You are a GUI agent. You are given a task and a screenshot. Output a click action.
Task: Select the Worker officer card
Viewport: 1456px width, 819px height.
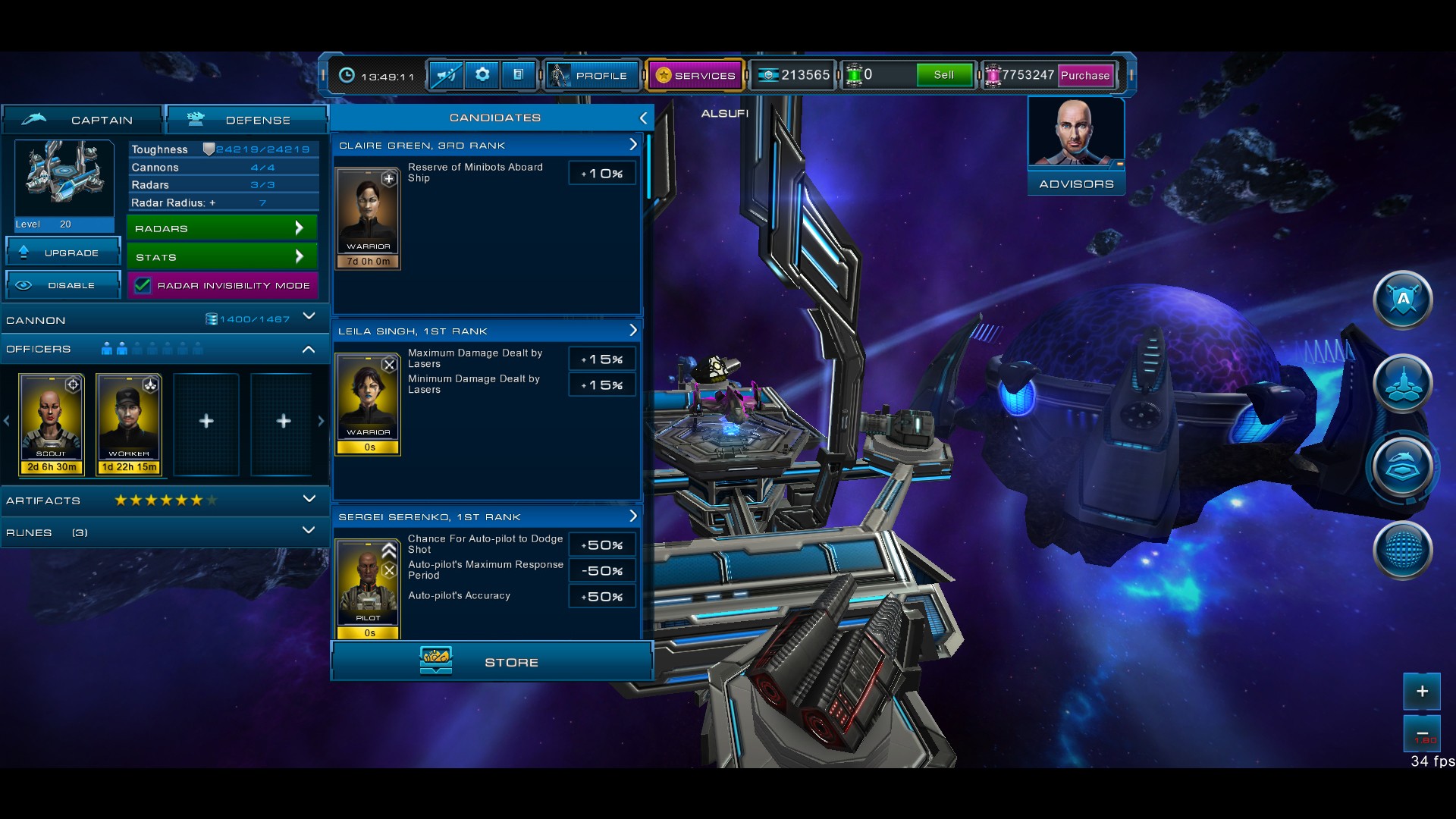tap(129, 423)
